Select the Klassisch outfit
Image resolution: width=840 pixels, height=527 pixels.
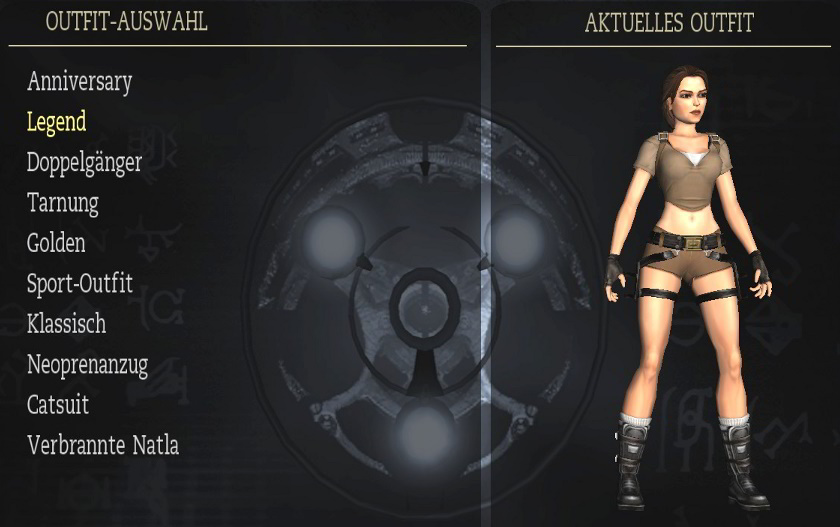point(66,324)
